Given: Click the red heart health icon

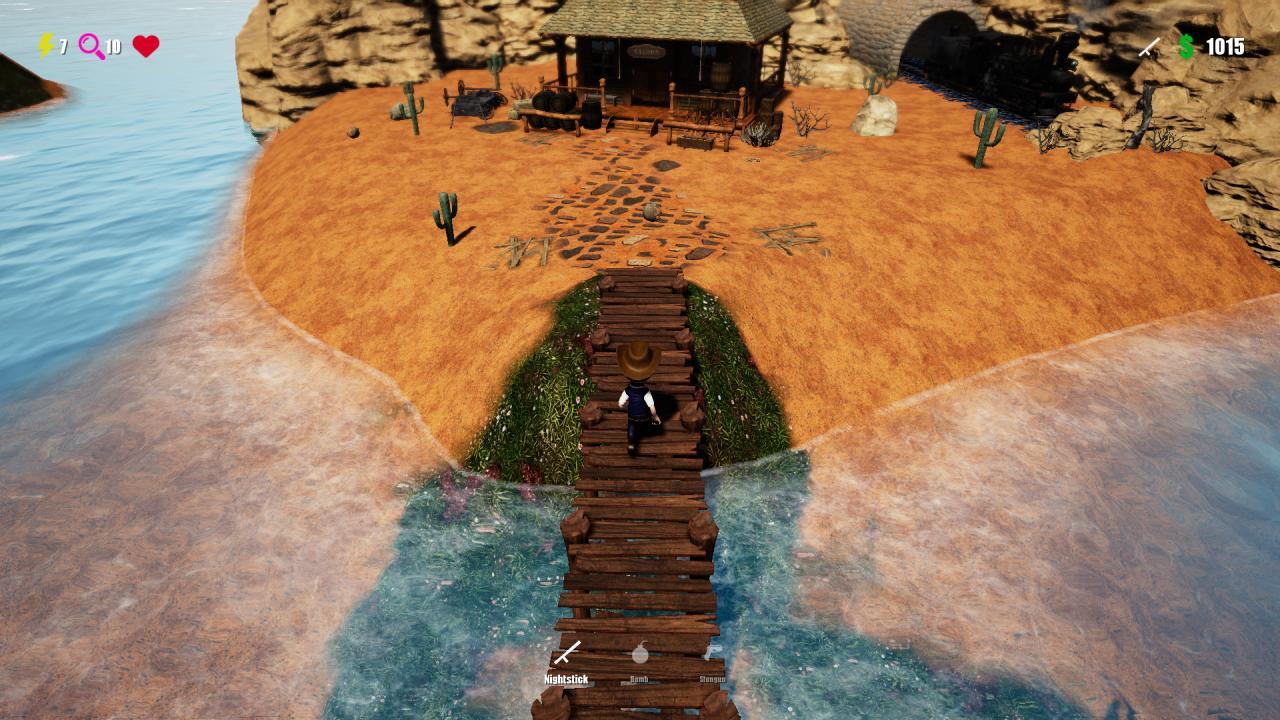Looking at the screenshot, I should click(148, 46).
